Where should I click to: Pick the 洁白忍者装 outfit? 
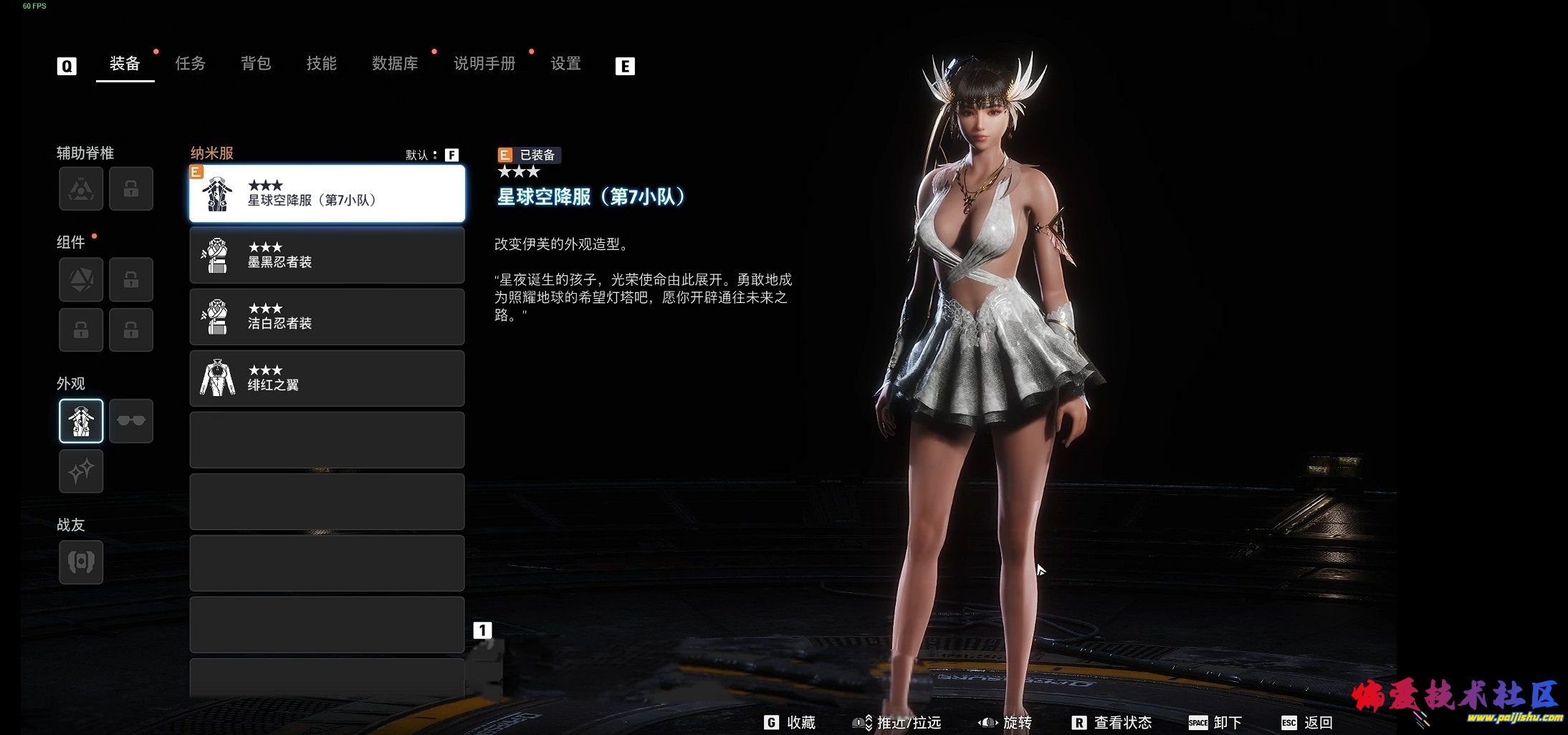[327, 317]
